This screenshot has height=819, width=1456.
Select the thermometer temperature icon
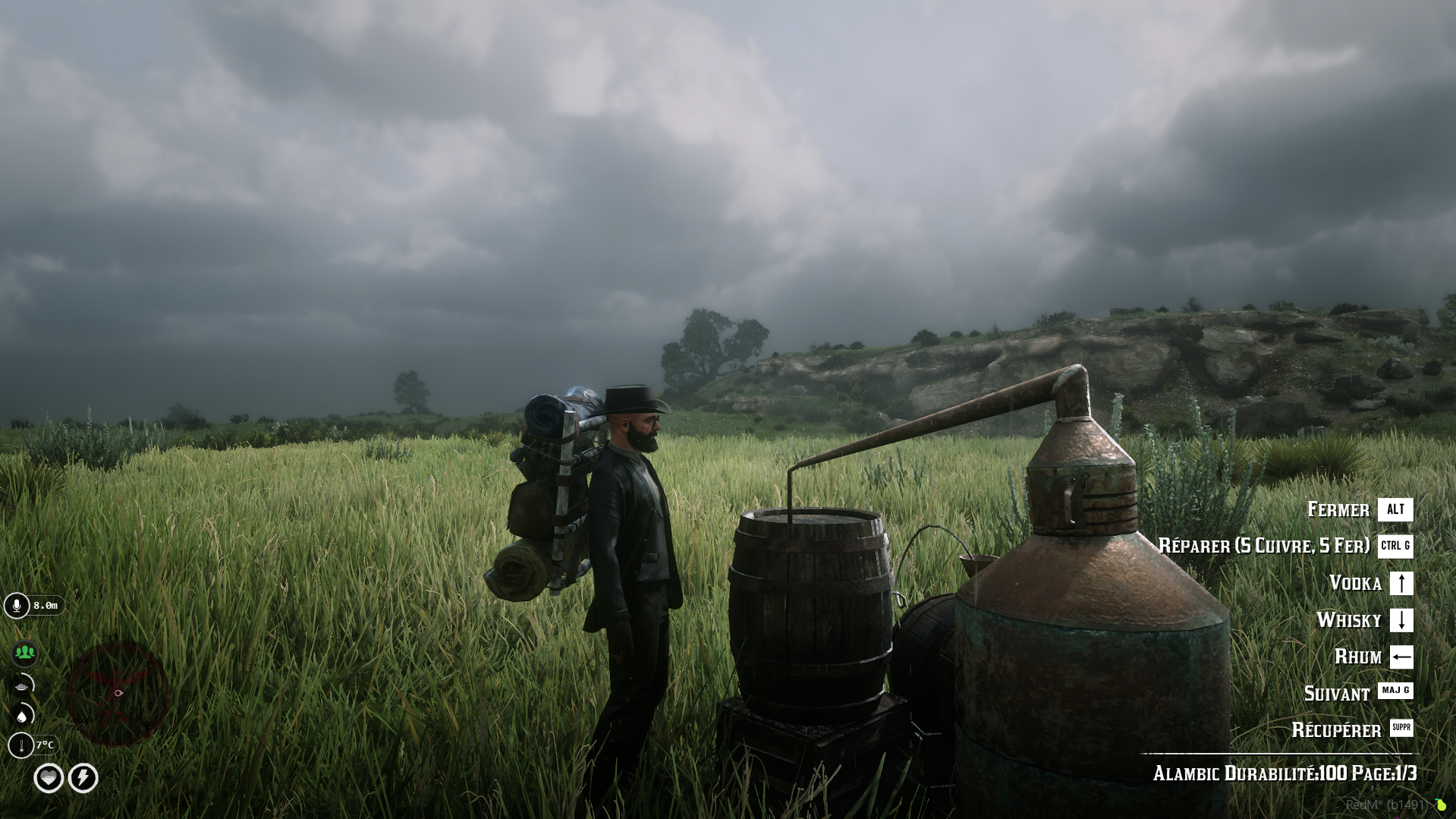click(x=21, y=745)
